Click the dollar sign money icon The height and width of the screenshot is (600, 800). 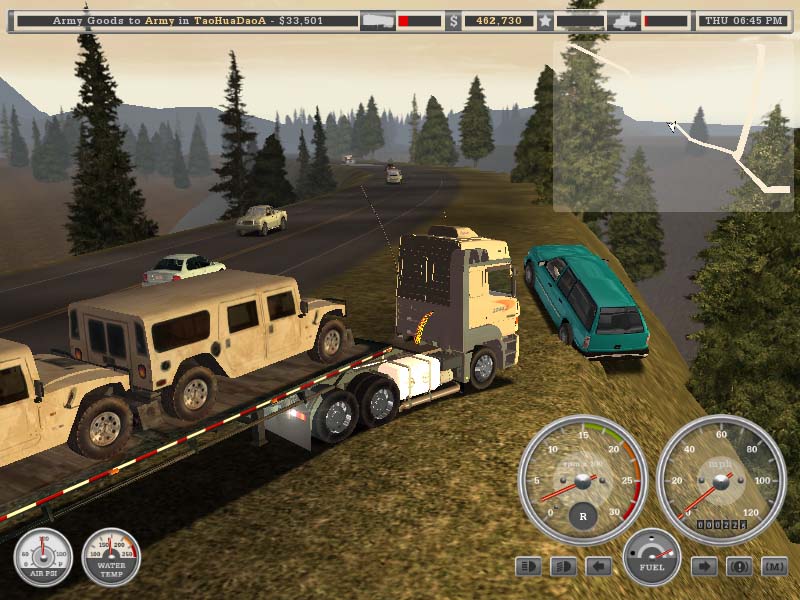[x=453, y=20]
